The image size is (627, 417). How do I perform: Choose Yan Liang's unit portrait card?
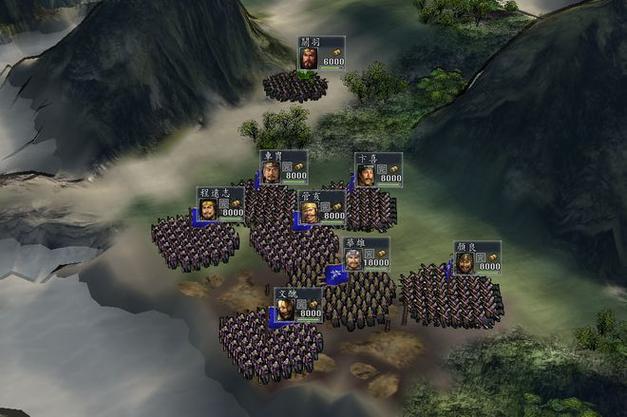pos(476,258)
